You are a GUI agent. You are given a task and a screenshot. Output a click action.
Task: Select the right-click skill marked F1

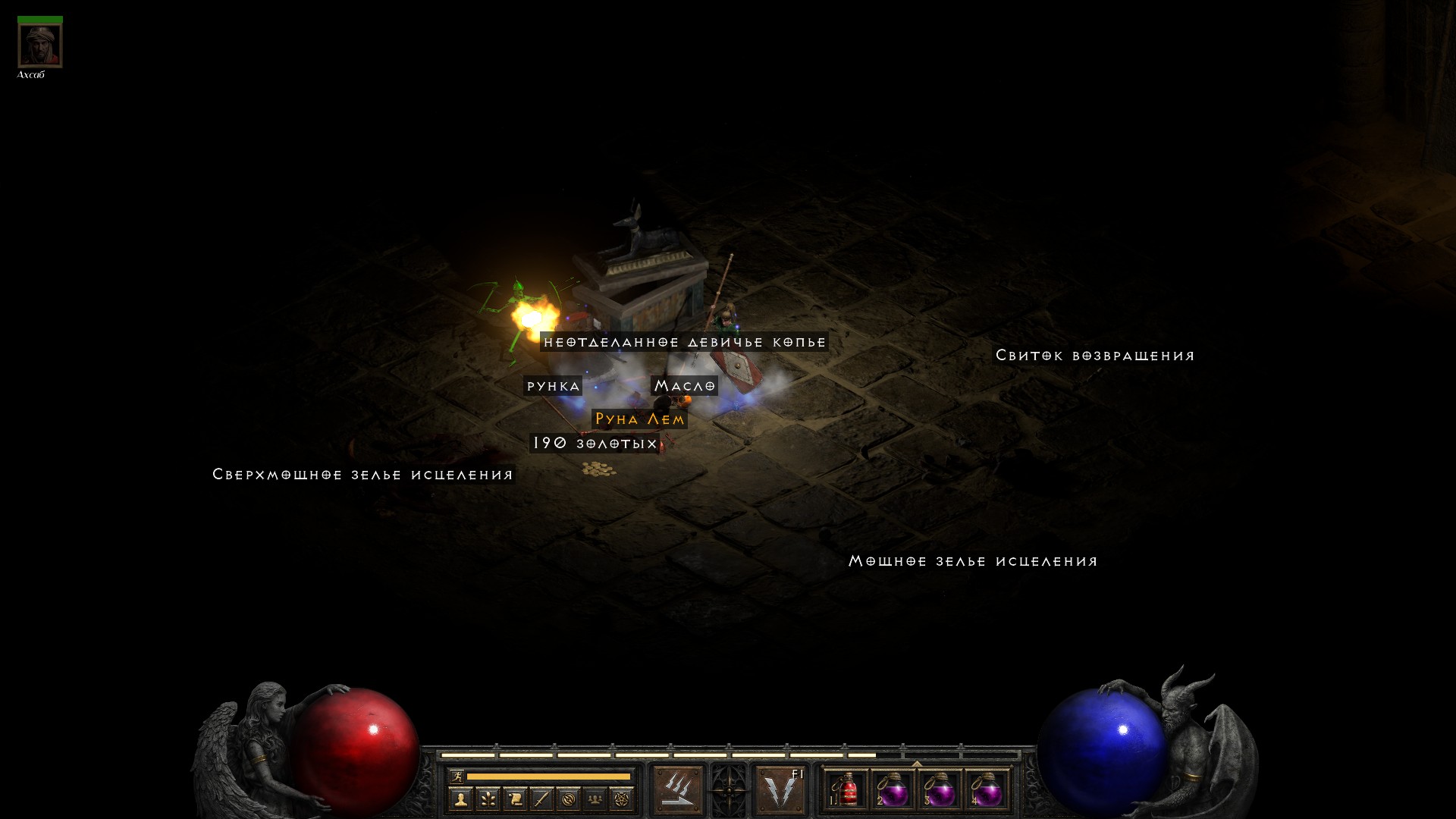781,789
